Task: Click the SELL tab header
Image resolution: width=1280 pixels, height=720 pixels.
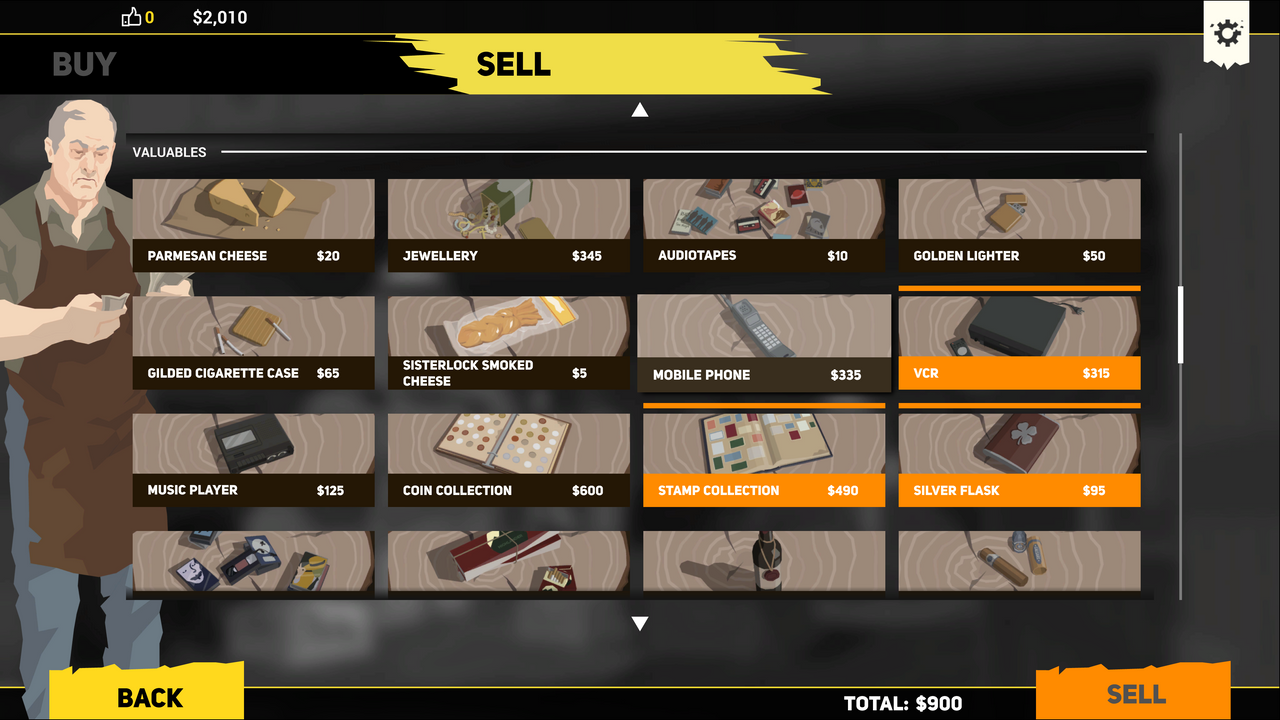Action: tap(514, 64)
